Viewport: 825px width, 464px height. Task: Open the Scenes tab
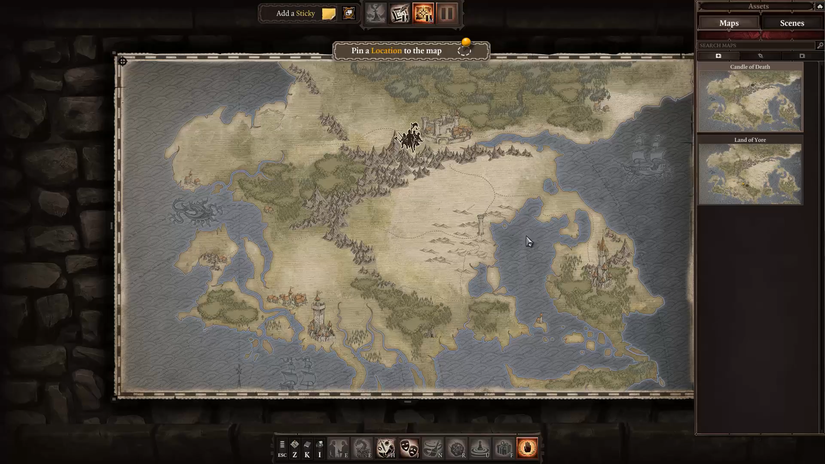point(791,23)
